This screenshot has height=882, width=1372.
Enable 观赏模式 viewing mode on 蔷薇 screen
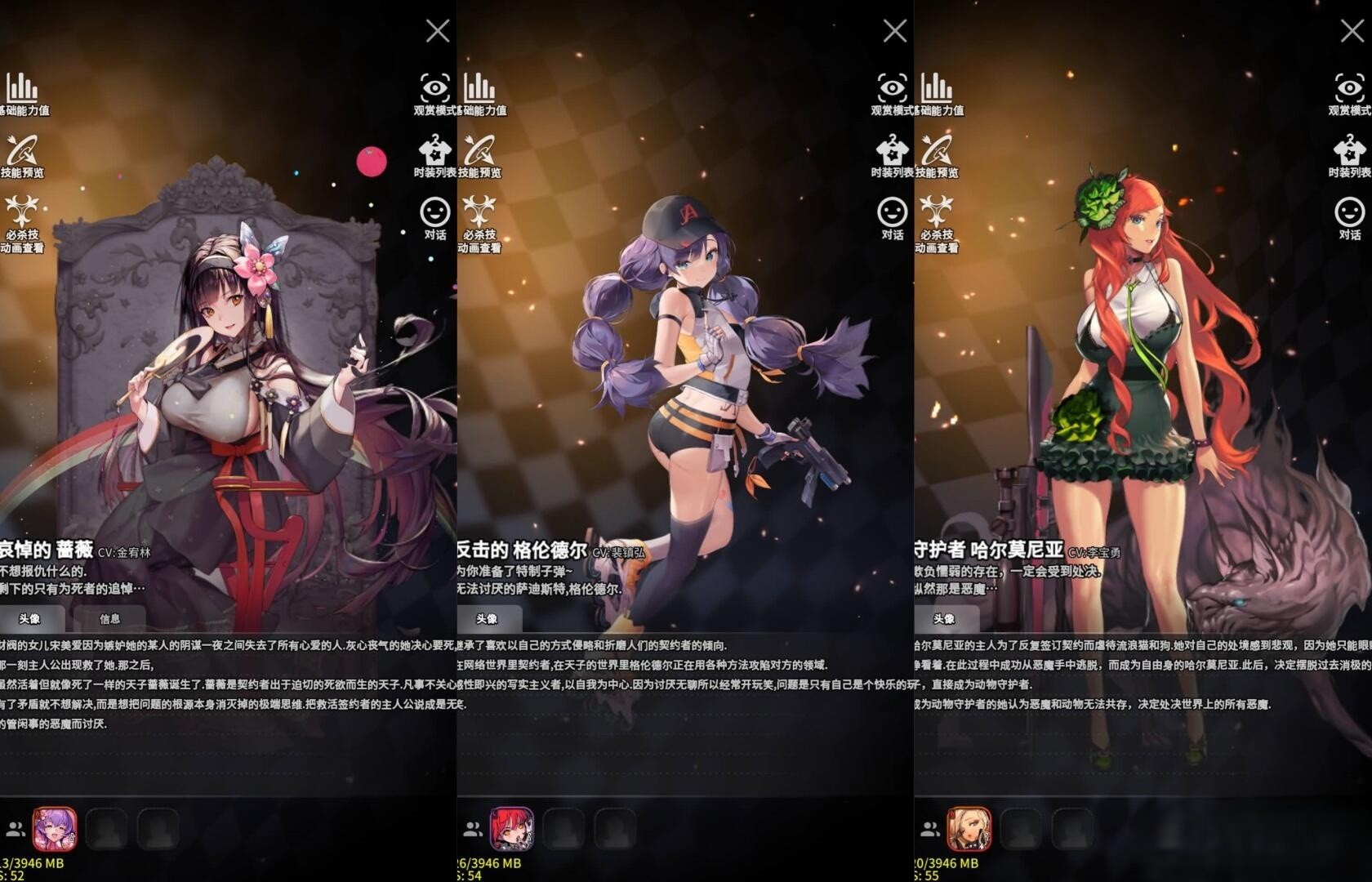click(435, 90)
